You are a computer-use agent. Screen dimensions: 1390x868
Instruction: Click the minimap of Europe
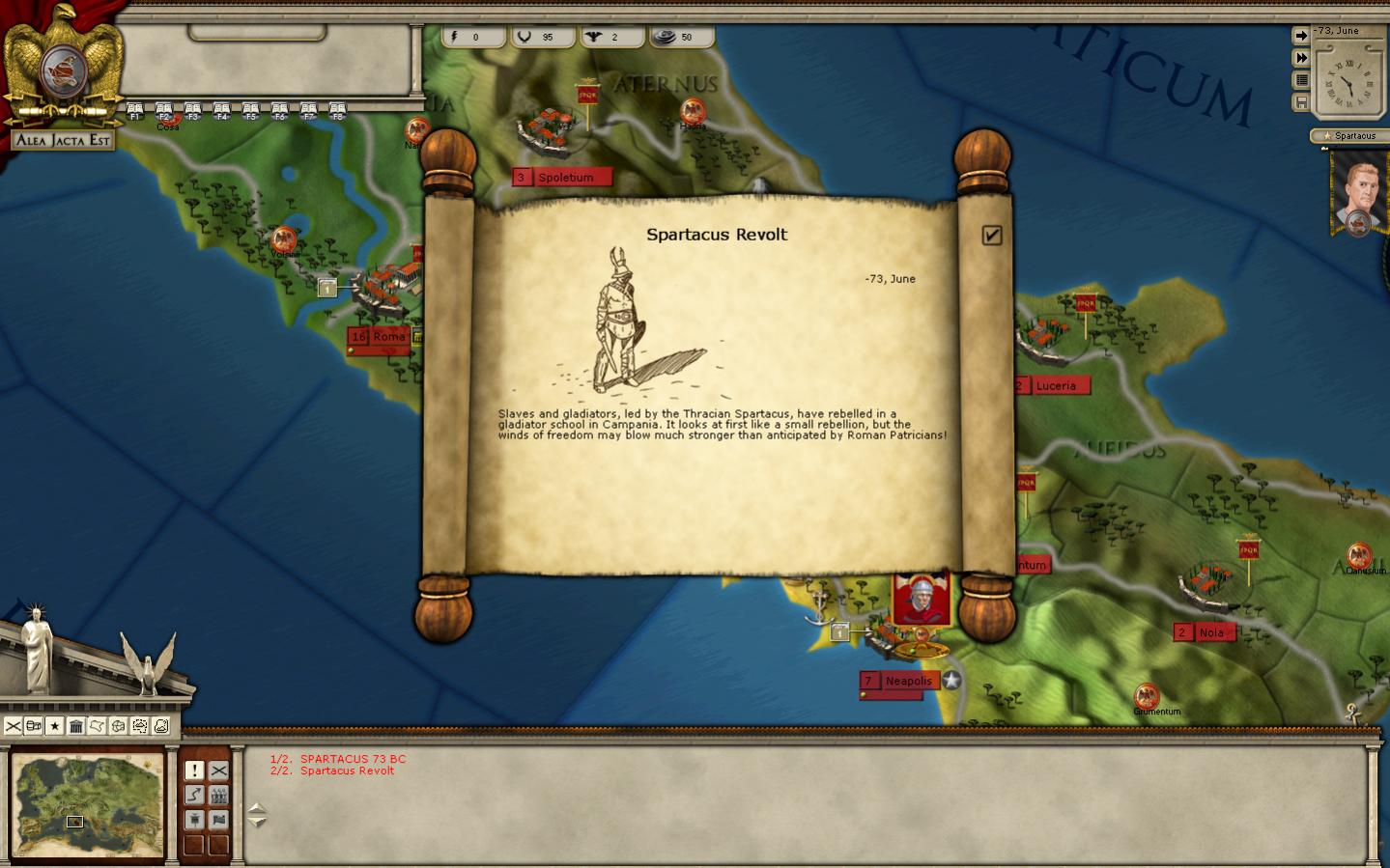click(88, 806)
